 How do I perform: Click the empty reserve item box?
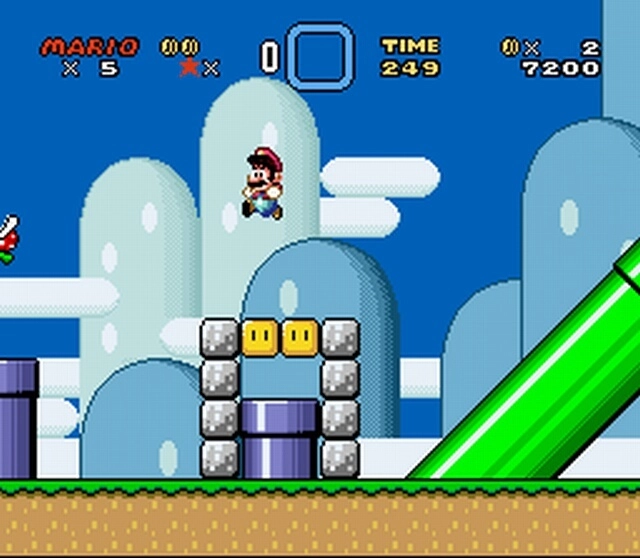(320, 57)
